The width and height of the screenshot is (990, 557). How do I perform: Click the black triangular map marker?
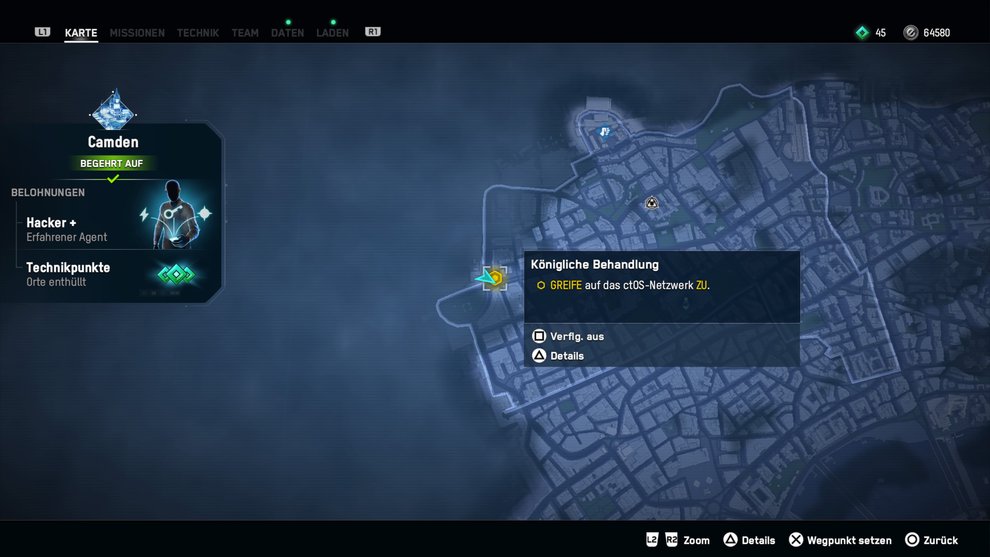pyautogui.click(x=652, y=203)
